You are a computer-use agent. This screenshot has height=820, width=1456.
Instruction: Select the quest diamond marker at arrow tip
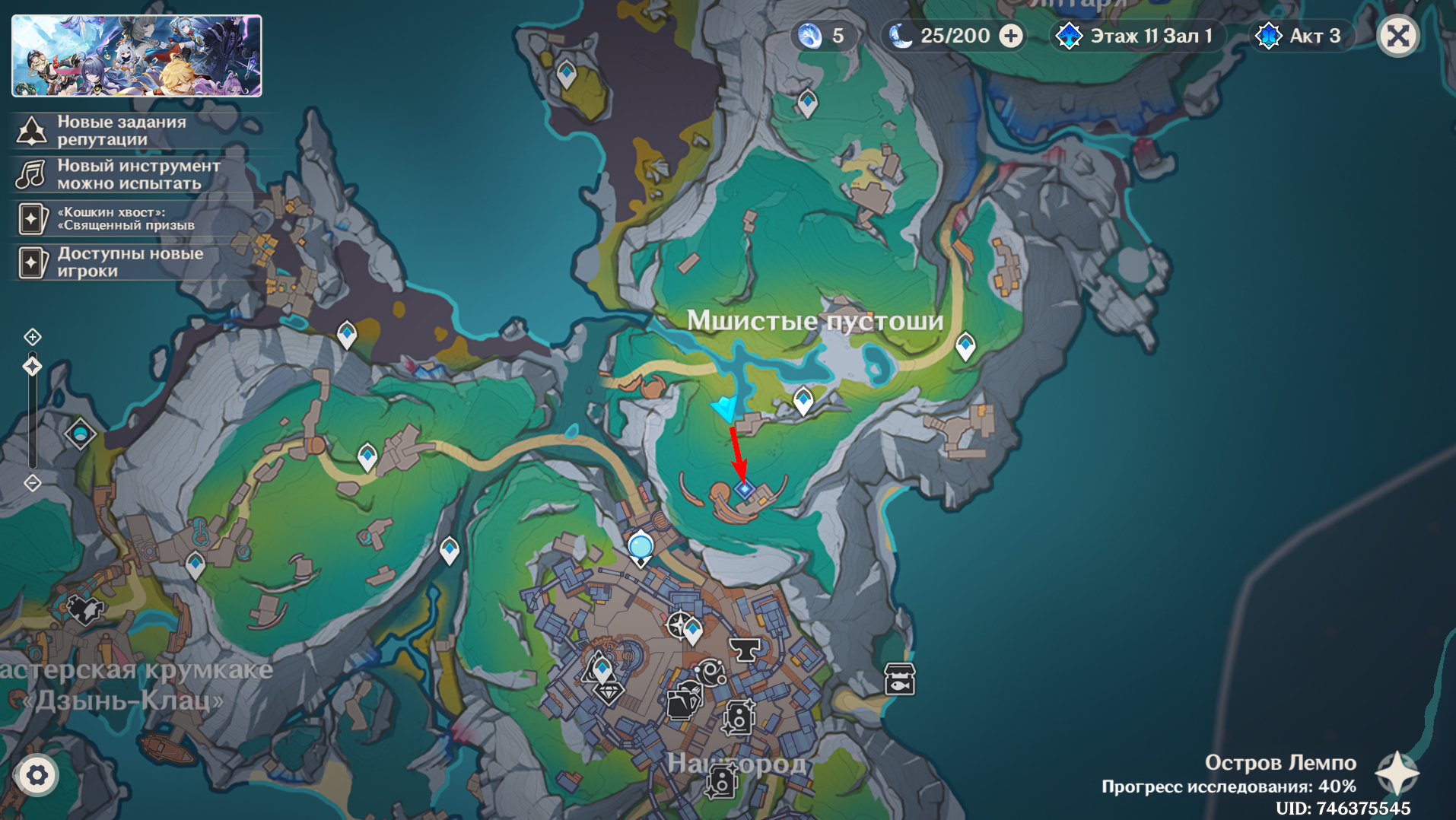744,489
